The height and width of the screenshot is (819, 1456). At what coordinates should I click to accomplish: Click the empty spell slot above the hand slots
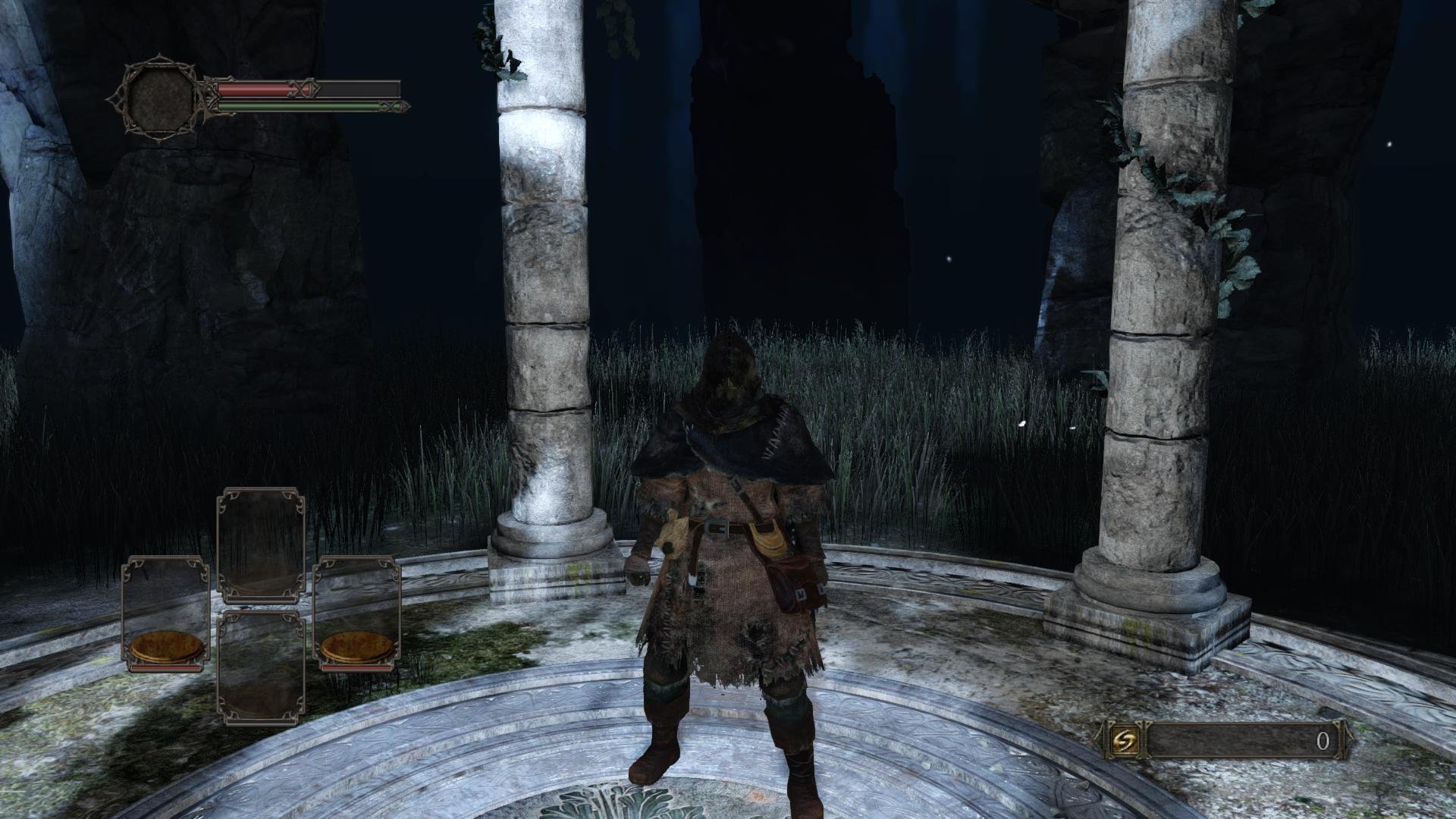click(261, 546)
